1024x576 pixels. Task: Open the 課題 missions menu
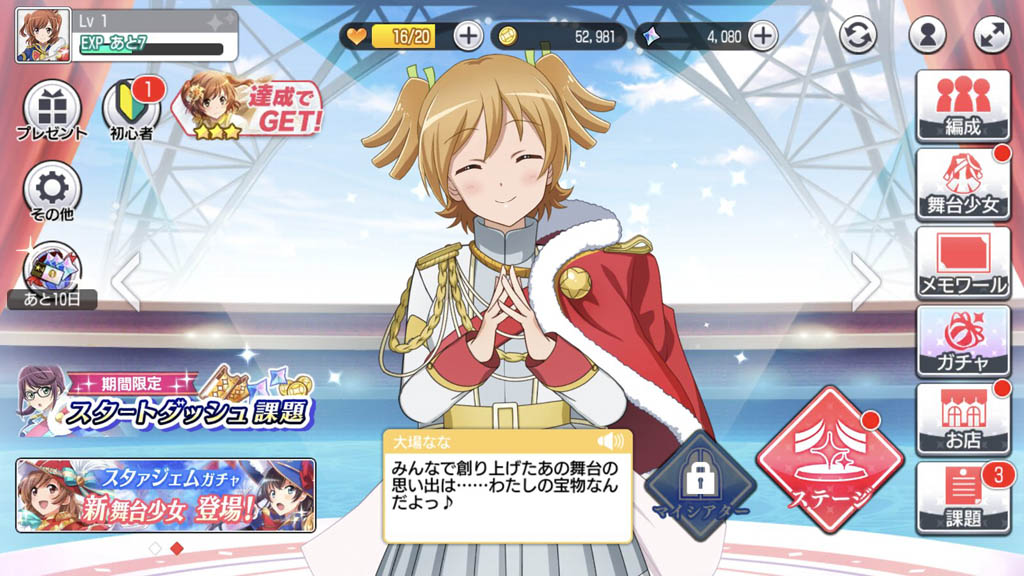coord(963,497)
